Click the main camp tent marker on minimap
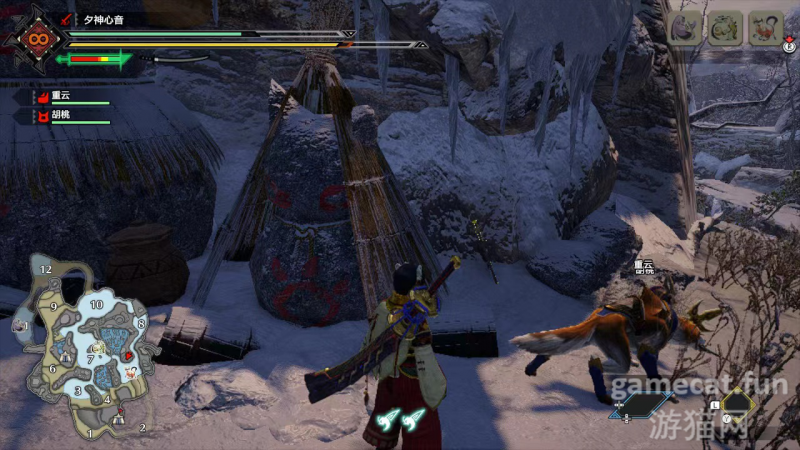800x450 pixels. tap(118, 421)
